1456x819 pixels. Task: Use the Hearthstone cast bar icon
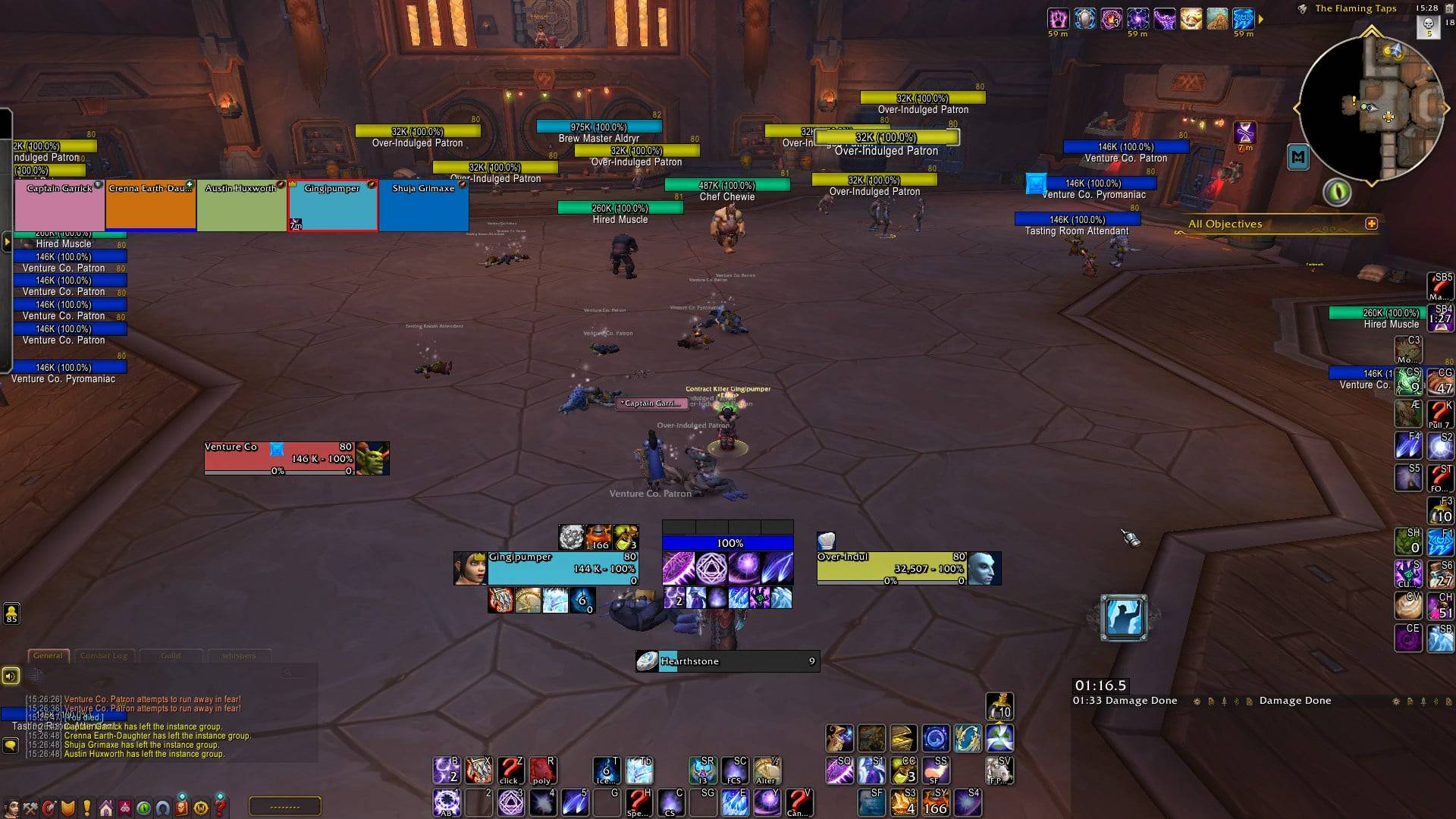pos(647,661)
